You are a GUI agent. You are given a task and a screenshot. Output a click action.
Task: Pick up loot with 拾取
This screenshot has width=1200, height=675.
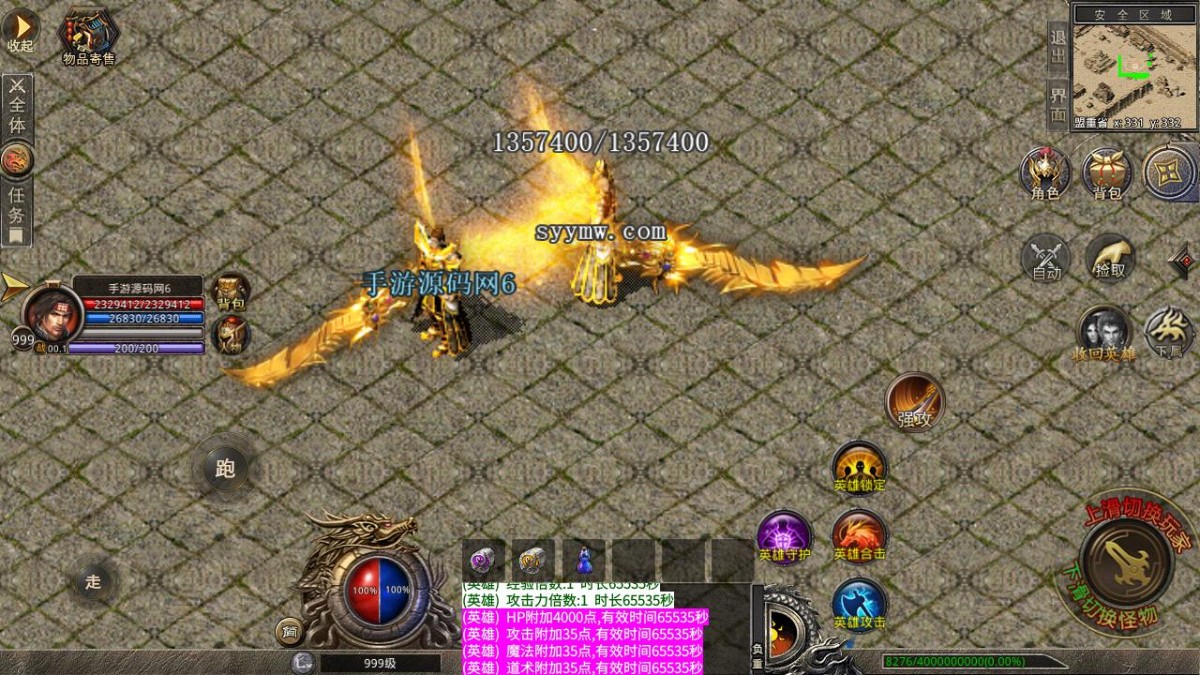(x=1109, y=258)
